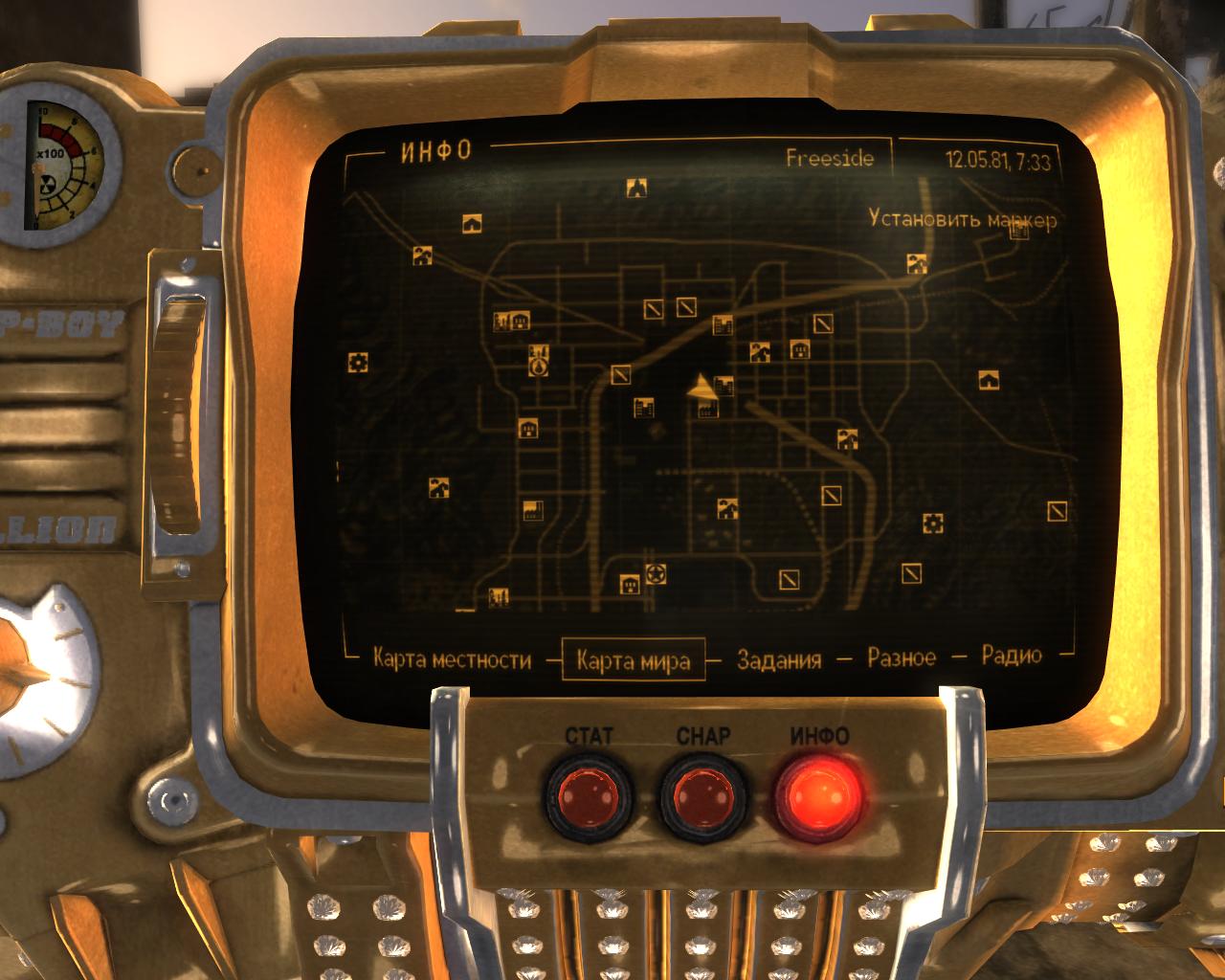Select the map marker with the water drop

coord(539,366)
